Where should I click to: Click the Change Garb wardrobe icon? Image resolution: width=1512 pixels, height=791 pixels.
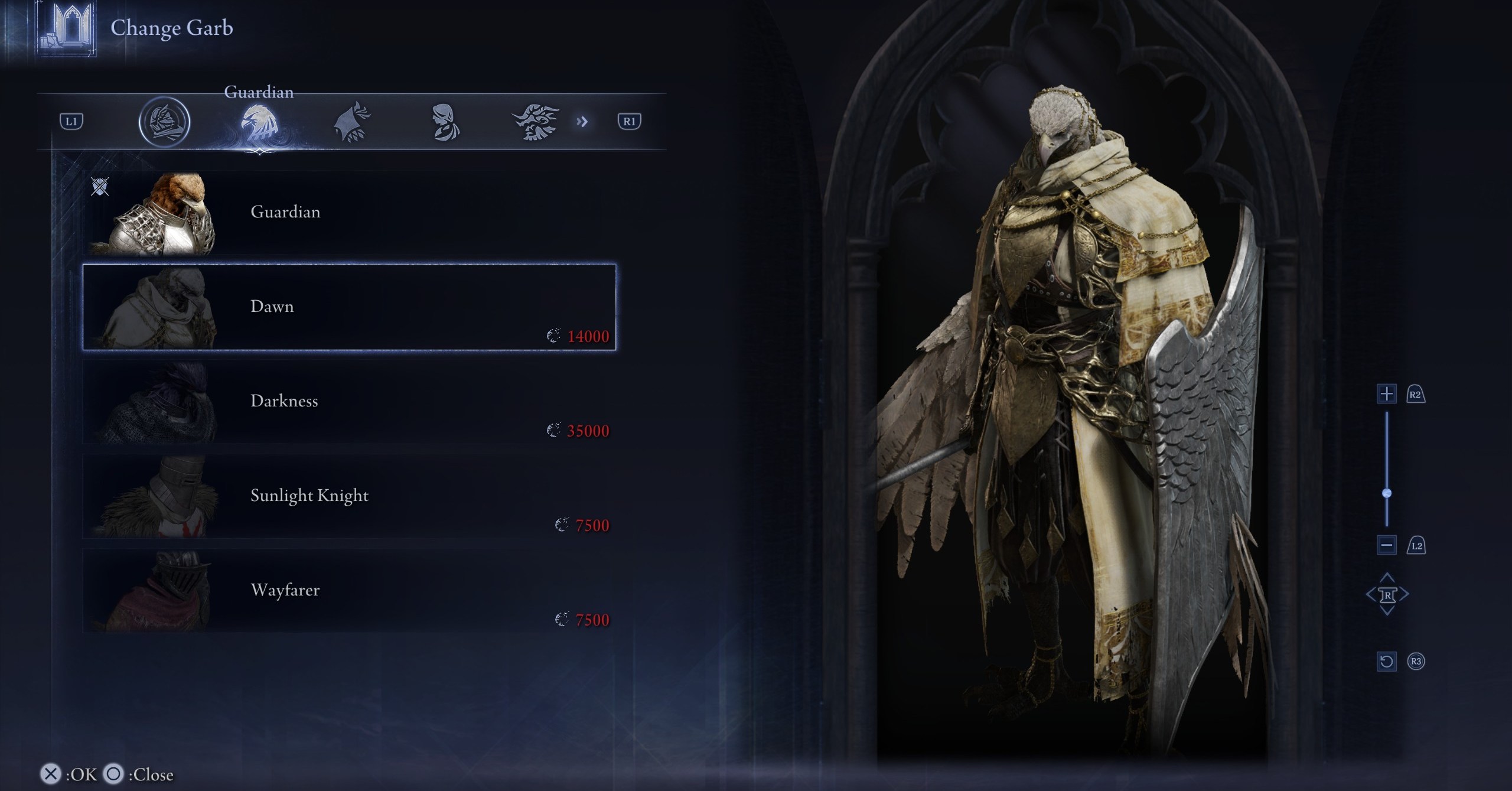[66, 28]
